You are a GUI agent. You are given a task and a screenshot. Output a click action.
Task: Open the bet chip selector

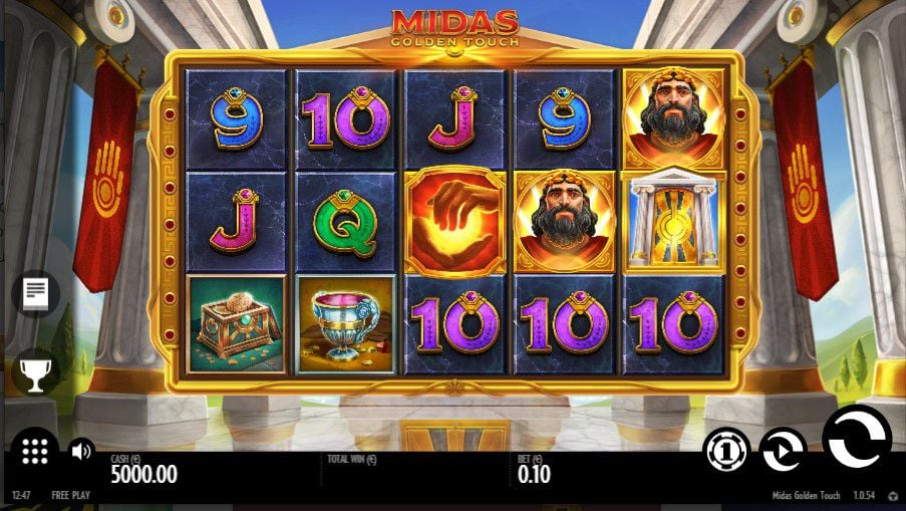point(726,450)
